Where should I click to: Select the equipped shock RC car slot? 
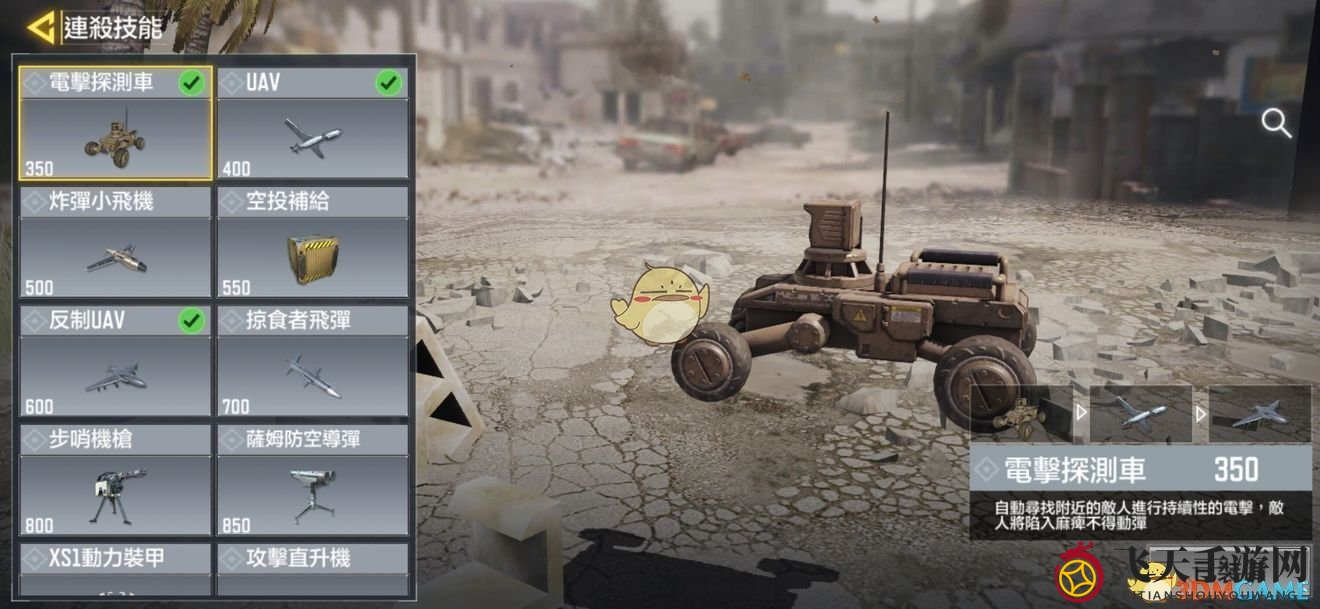(x=1021, y=414)
